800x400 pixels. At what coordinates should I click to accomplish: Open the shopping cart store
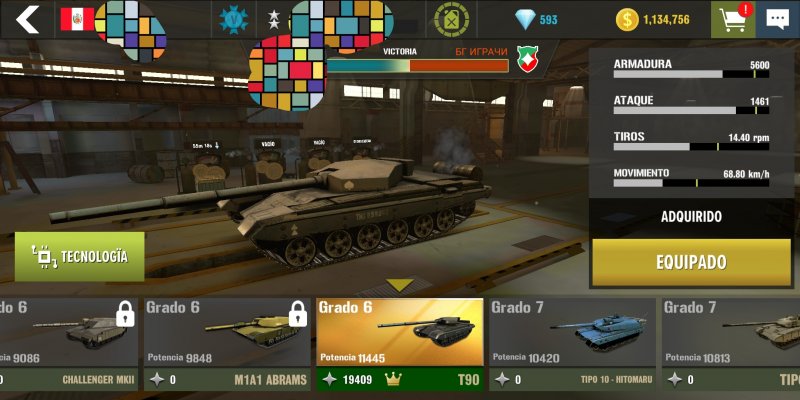[x=732, y=19]
